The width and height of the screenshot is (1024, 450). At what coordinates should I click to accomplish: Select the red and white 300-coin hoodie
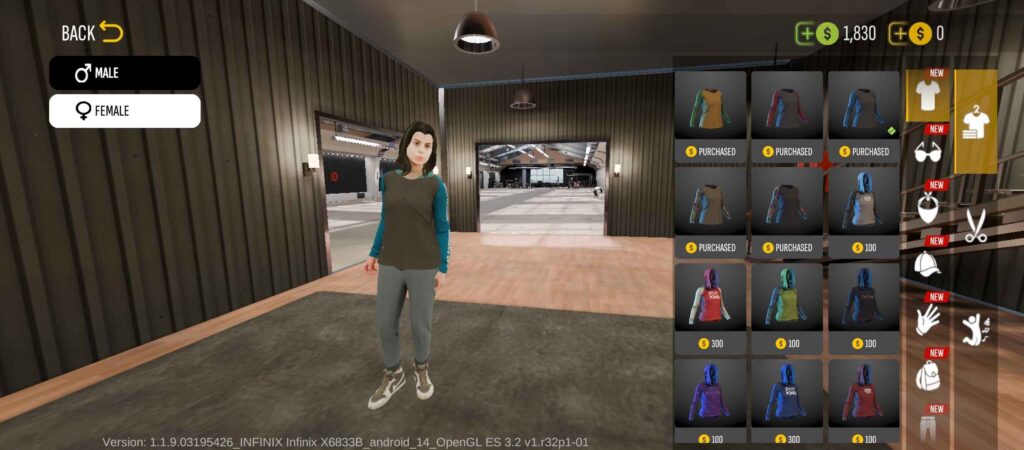tap(710, 303)
